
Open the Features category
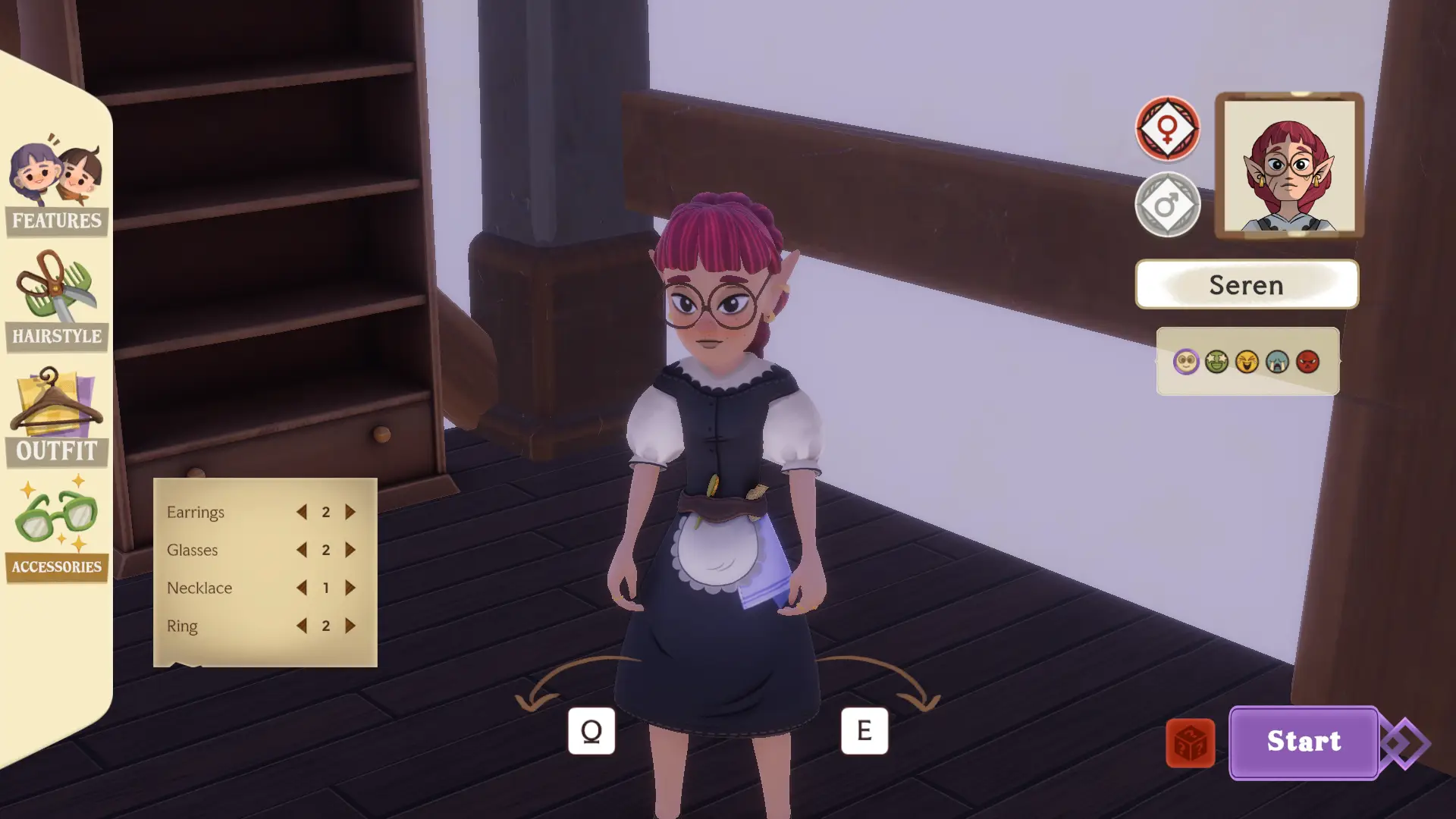tap(56, 187)
